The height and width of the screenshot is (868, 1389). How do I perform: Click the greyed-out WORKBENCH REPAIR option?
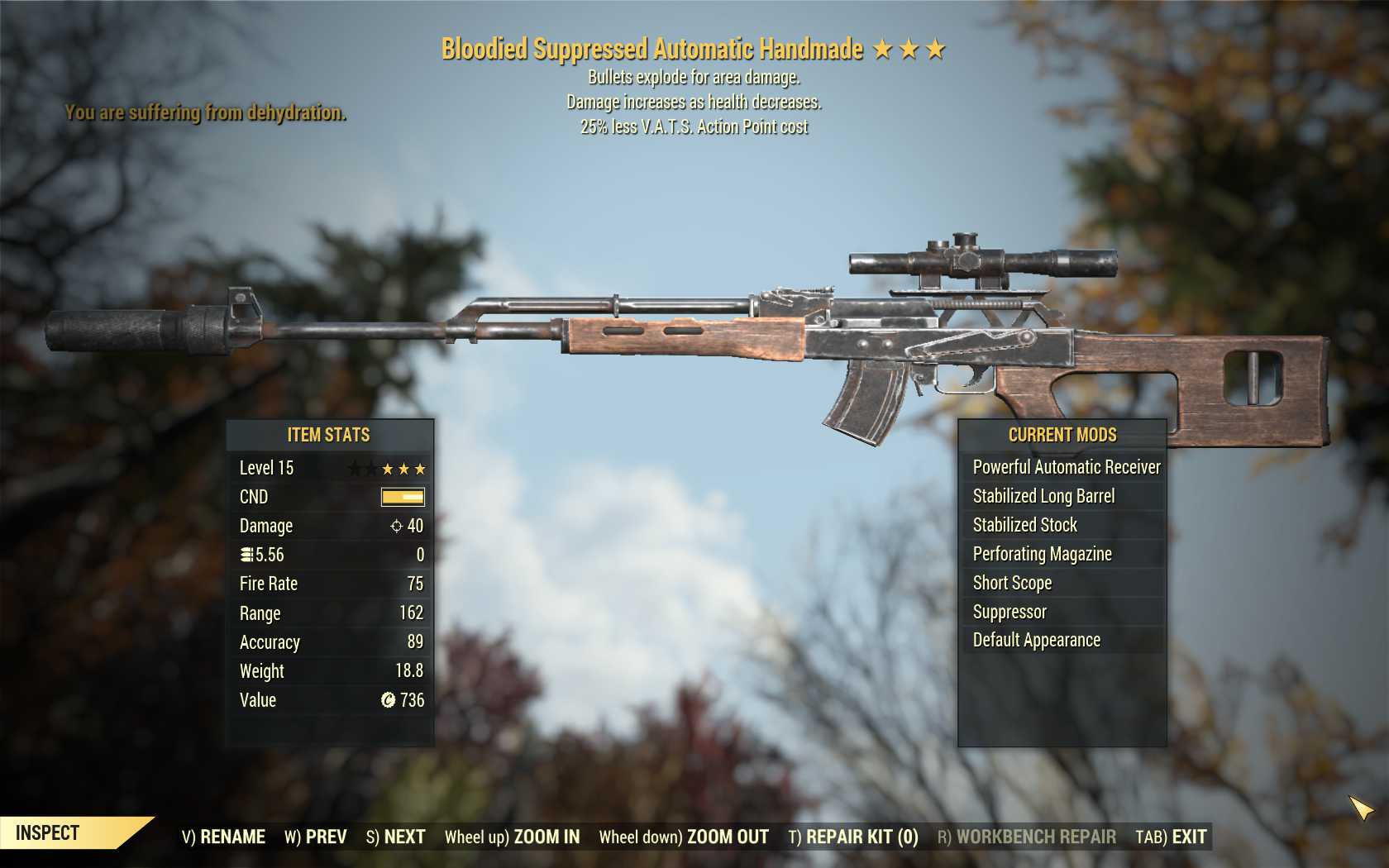pos(1026,837)
